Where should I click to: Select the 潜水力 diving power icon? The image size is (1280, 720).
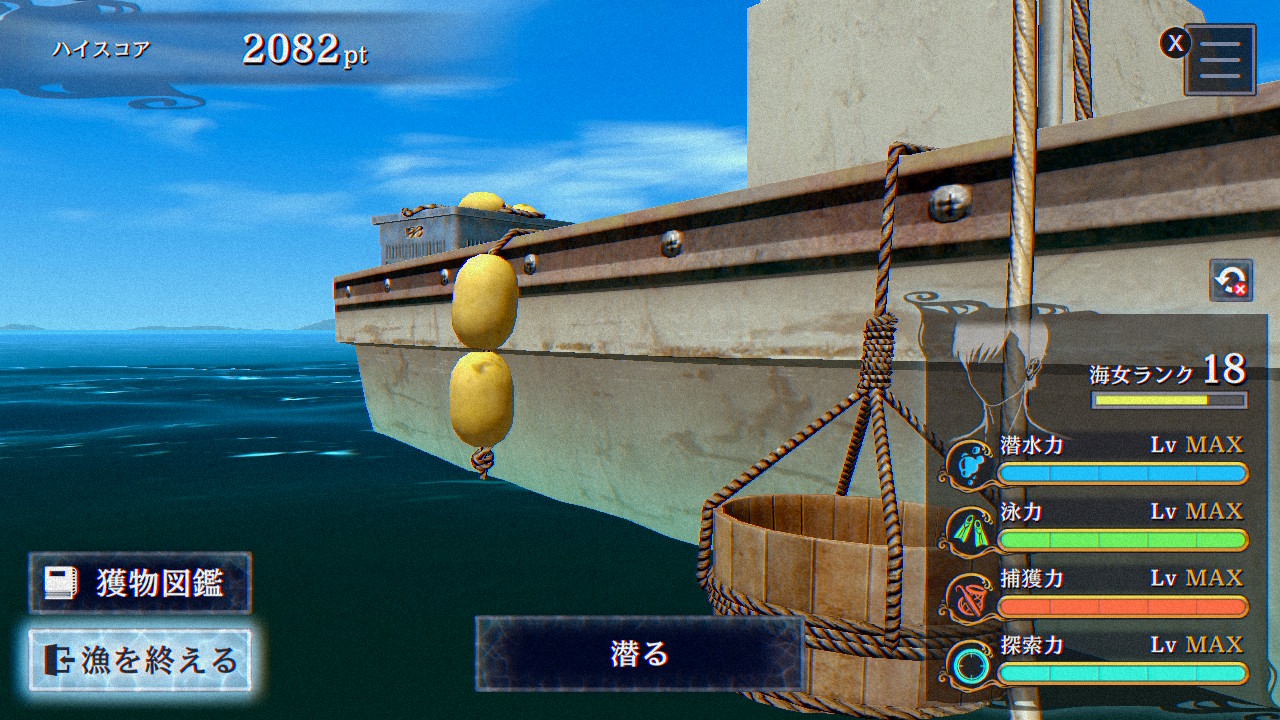click(x=969, y=462)
